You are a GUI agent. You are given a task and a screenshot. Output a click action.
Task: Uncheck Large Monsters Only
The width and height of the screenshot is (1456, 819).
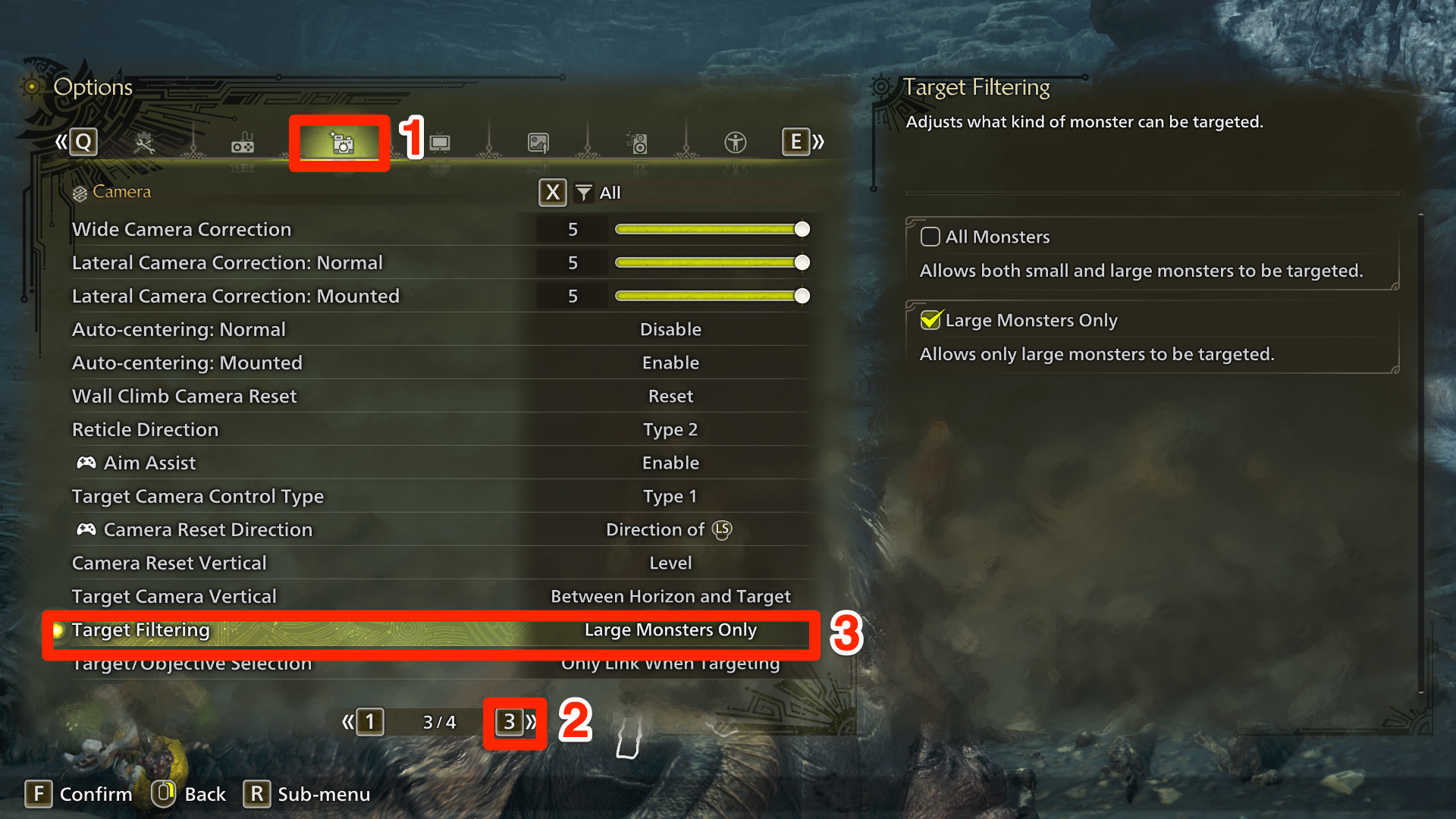point(930,320)
